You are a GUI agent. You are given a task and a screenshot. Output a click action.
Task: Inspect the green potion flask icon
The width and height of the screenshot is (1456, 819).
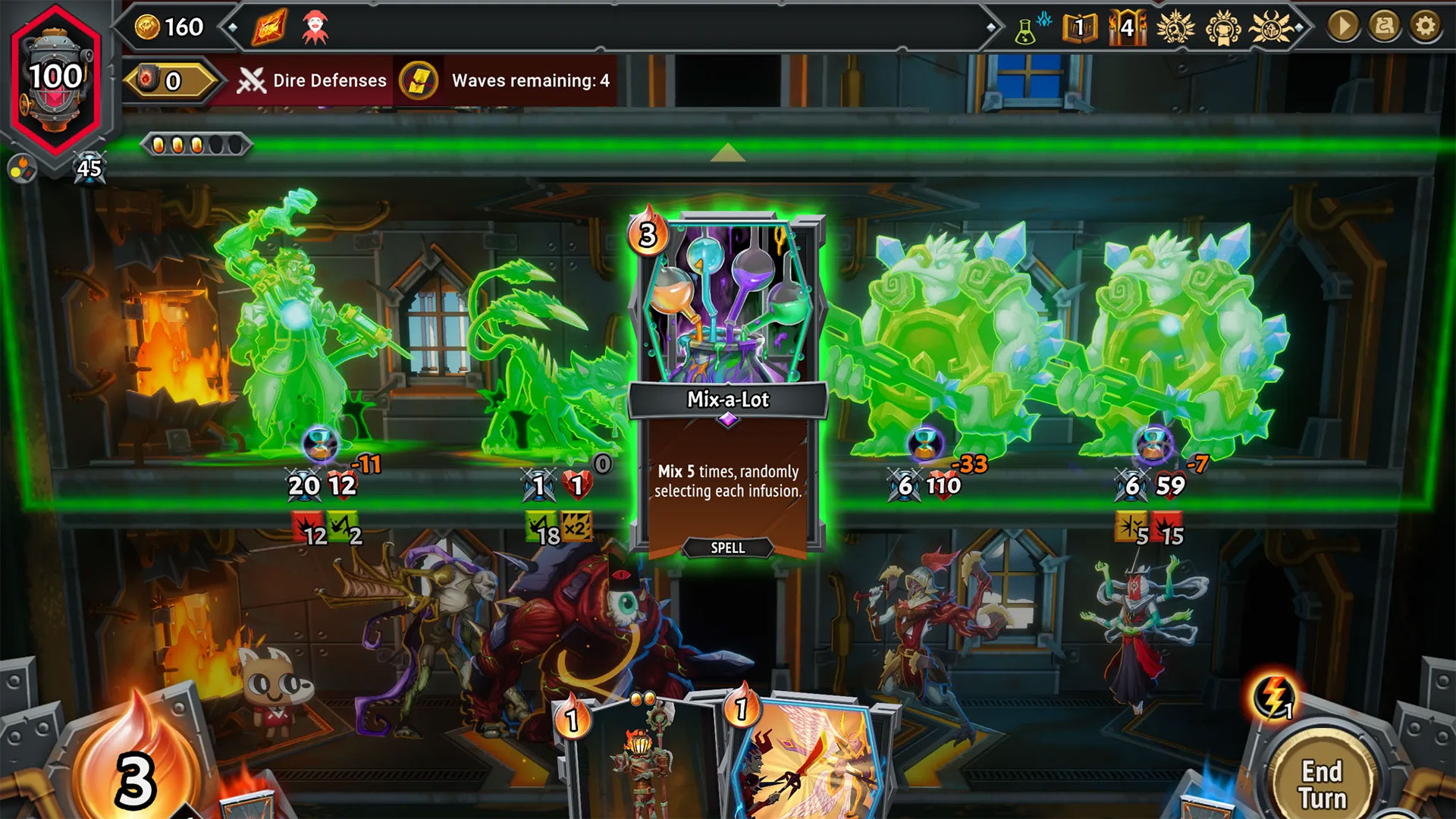[1027, 30]
